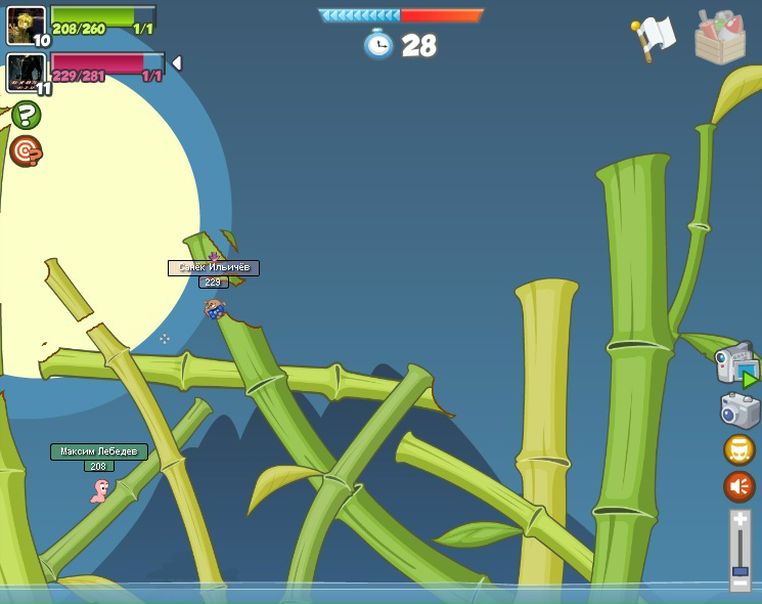
Task: Open the green question mark help button
Action: pyautogui.click(x=26, y=115)
